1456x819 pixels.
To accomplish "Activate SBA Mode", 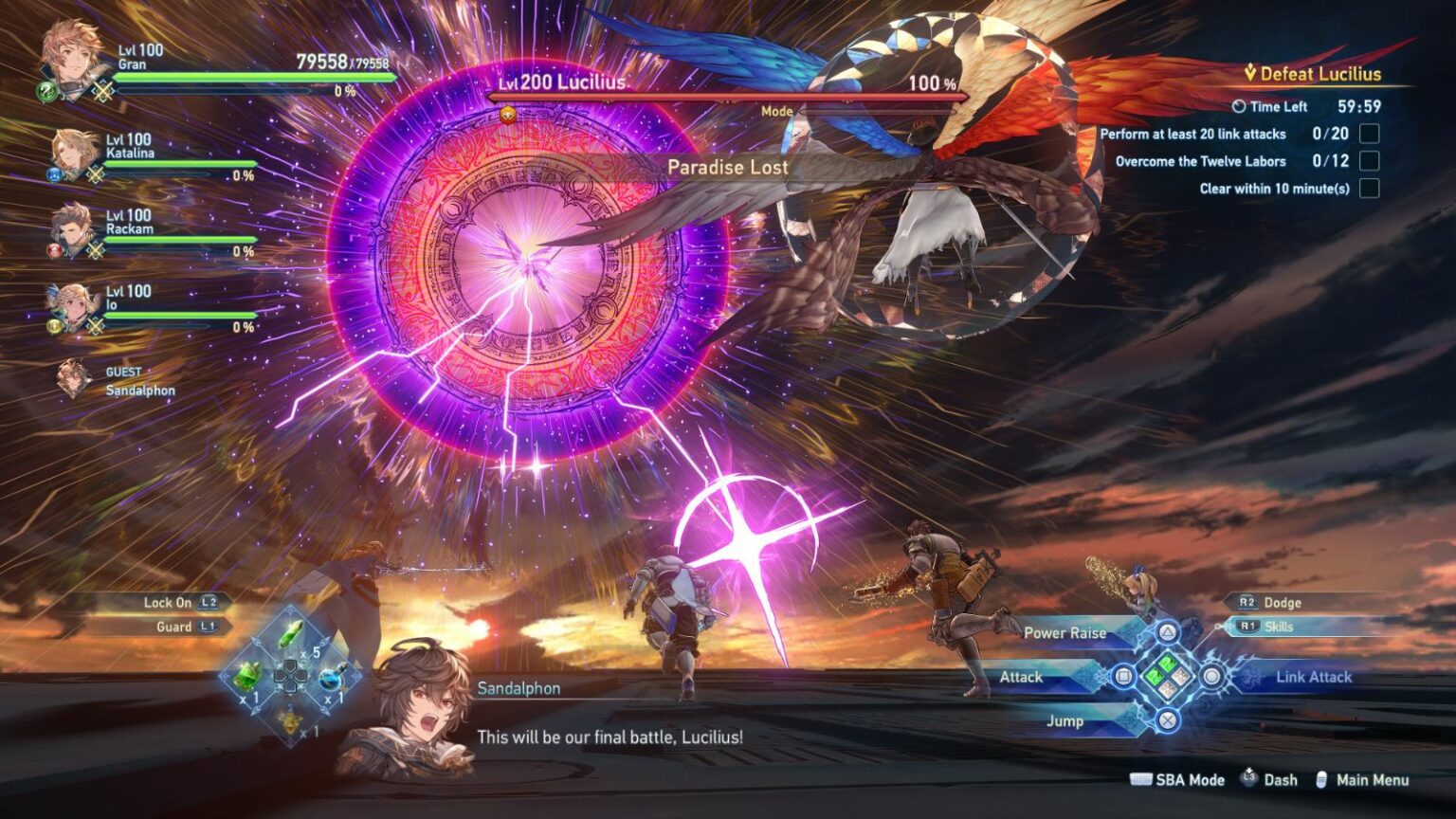I will tap(1191, 779).
